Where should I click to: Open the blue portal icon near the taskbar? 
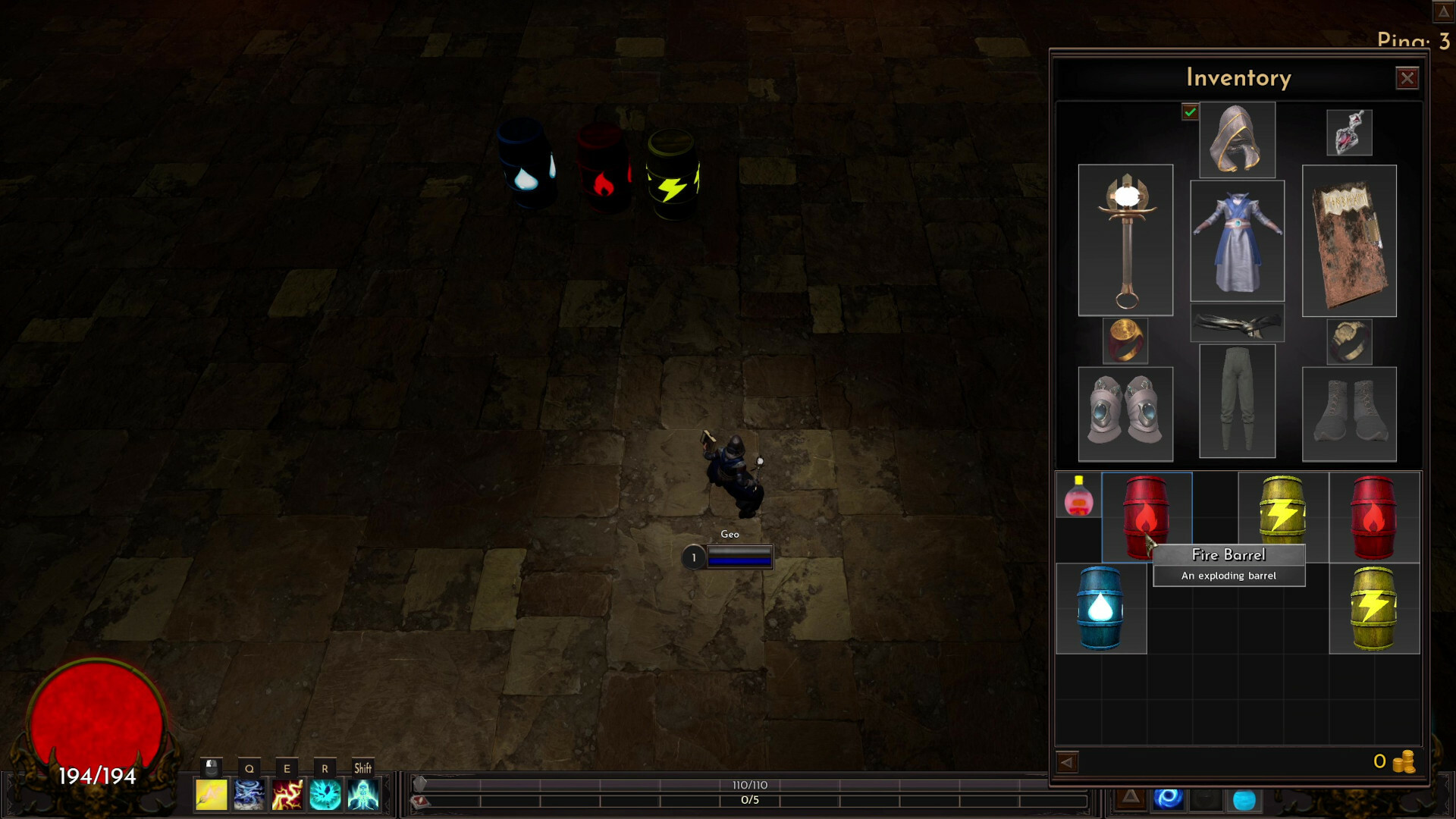(x=1168, y=798)
